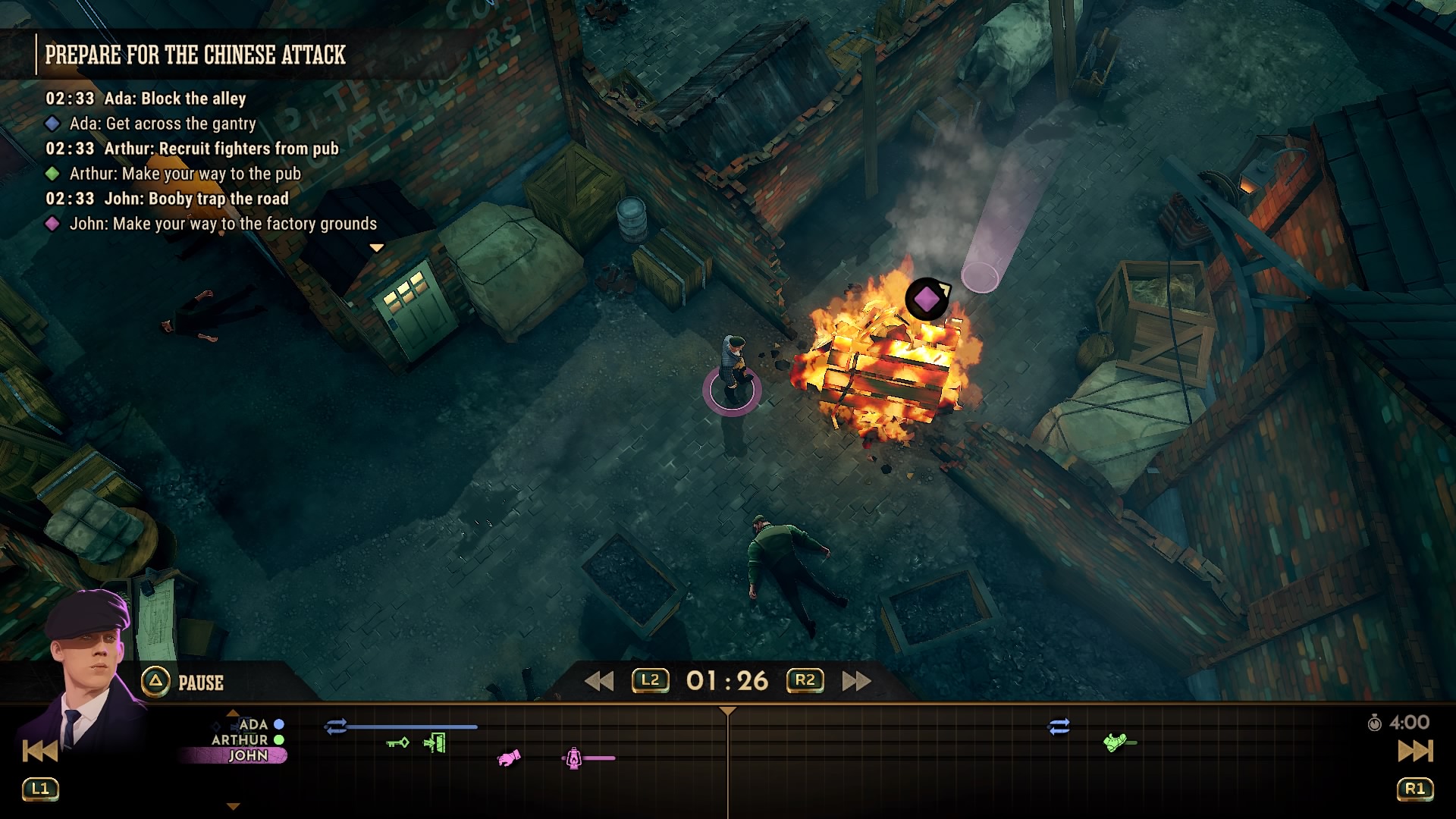Click the green key event on Arthur's timeline

click(x=398, y=742)
